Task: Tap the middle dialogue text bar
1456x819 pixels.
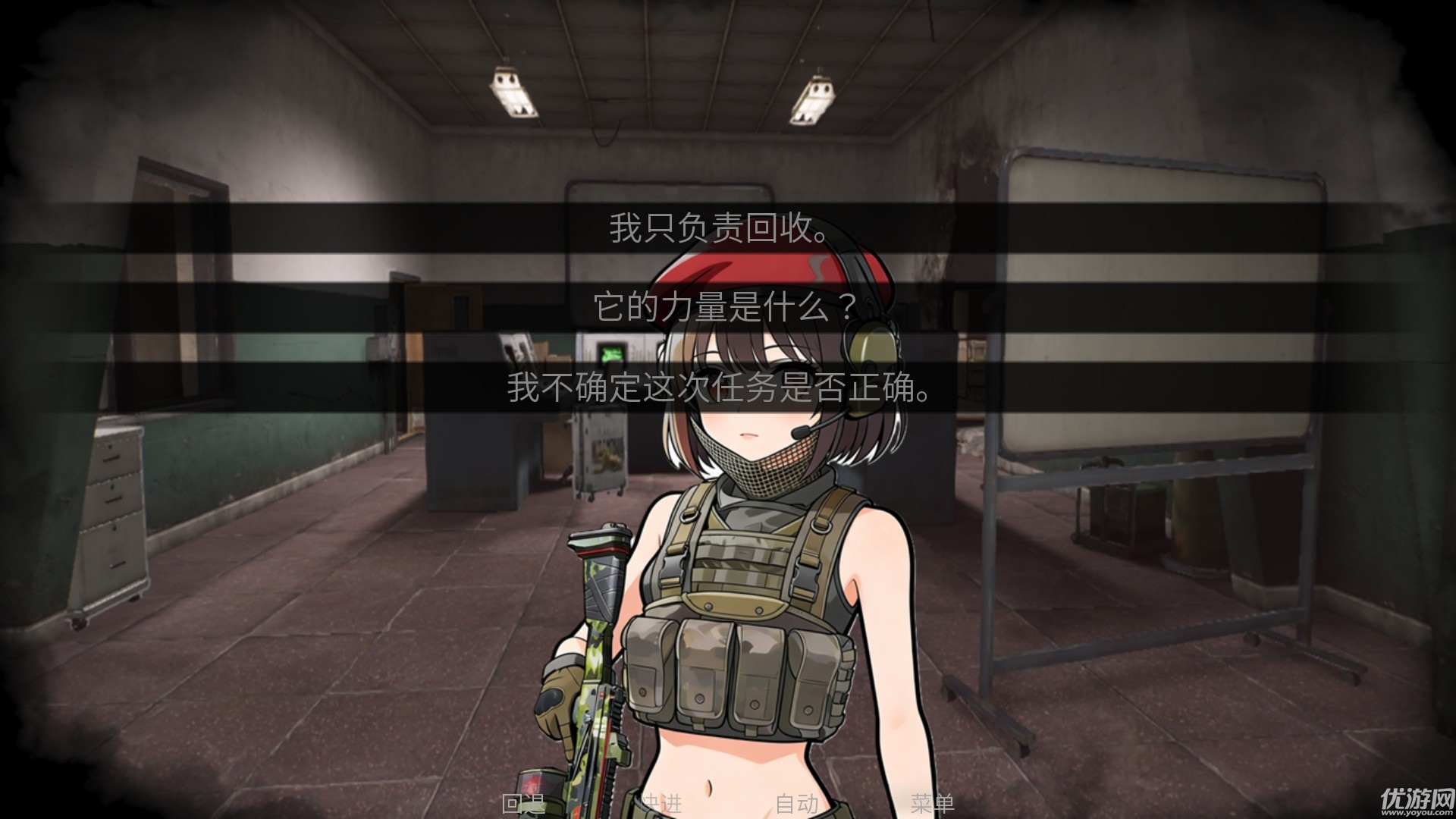Action: [x=724, y=306]
